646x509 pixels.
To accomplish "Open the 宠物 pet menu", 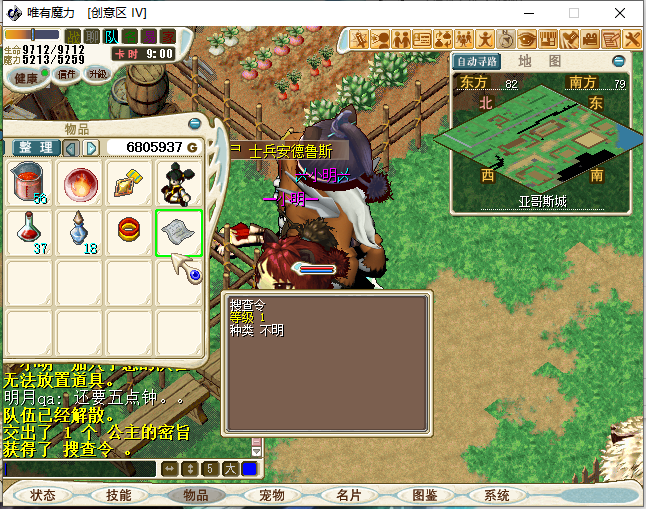I will click(x=271, y=495).
